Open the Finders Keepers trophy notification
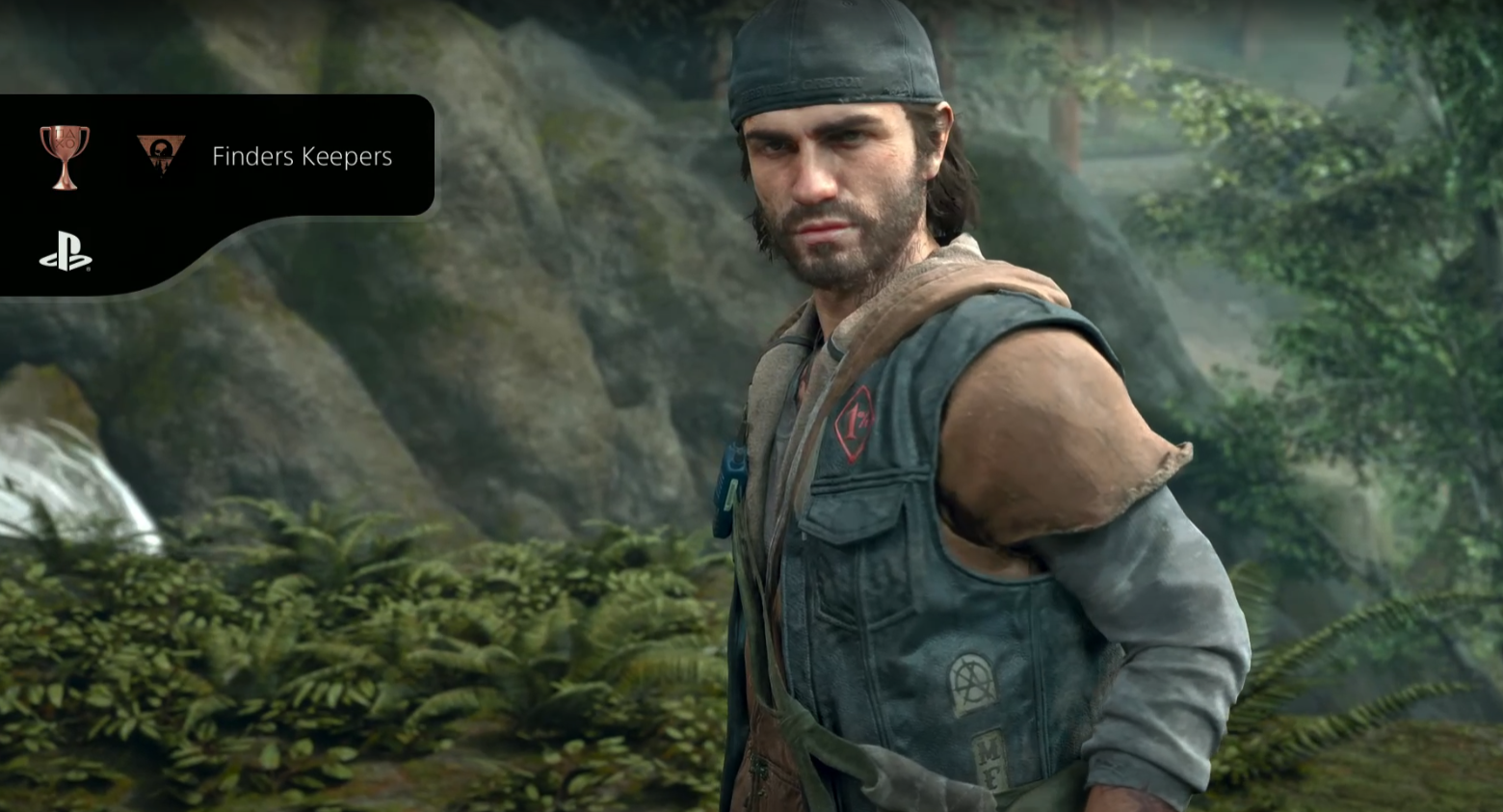The width and height of the screenshot is (1503, 812). point(302,156)
